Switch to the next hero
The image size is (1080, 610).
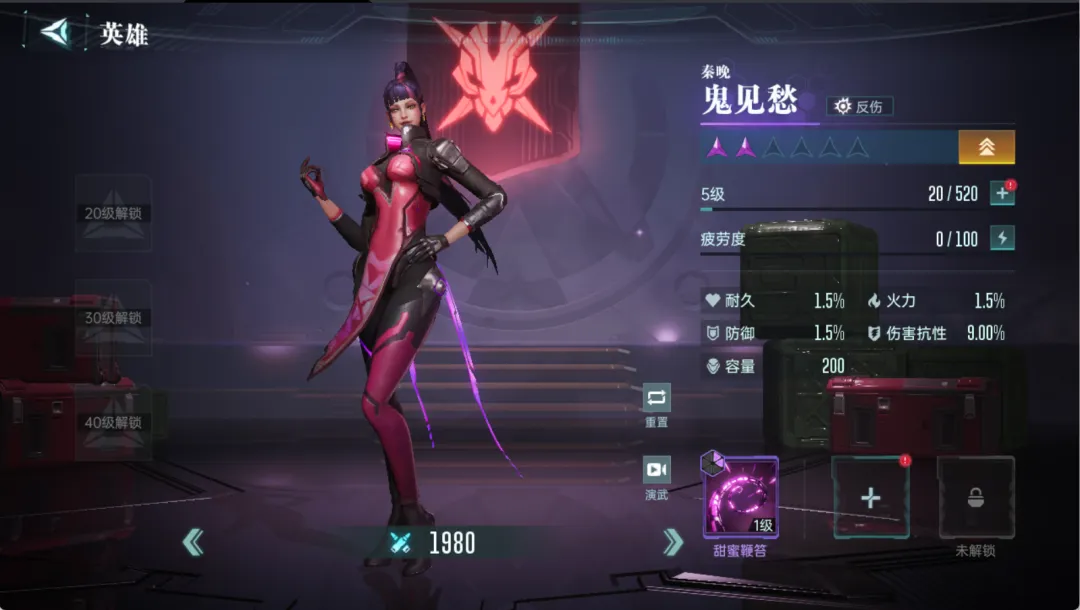coord(673,542)
